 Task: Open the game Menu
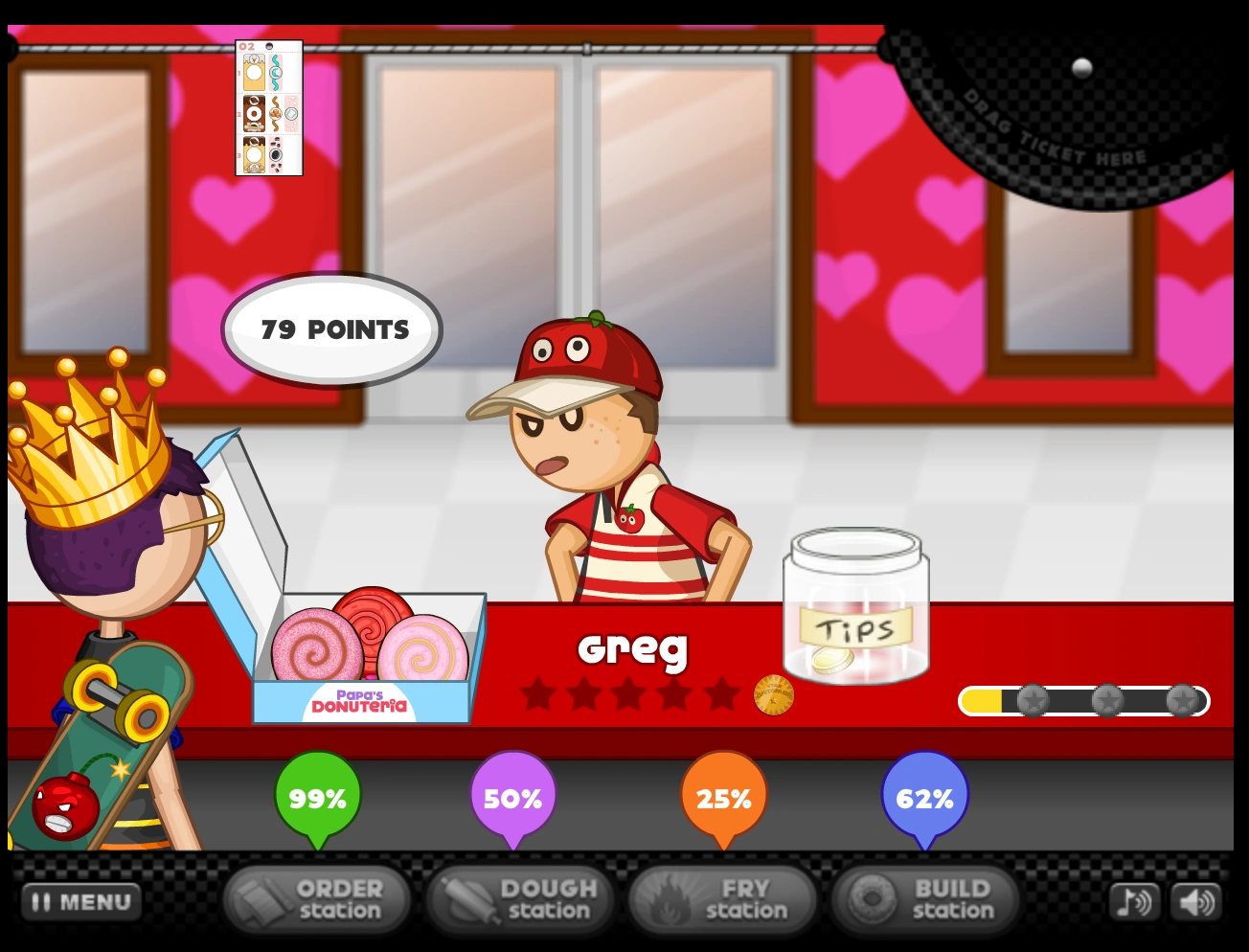tap(81, 900)
